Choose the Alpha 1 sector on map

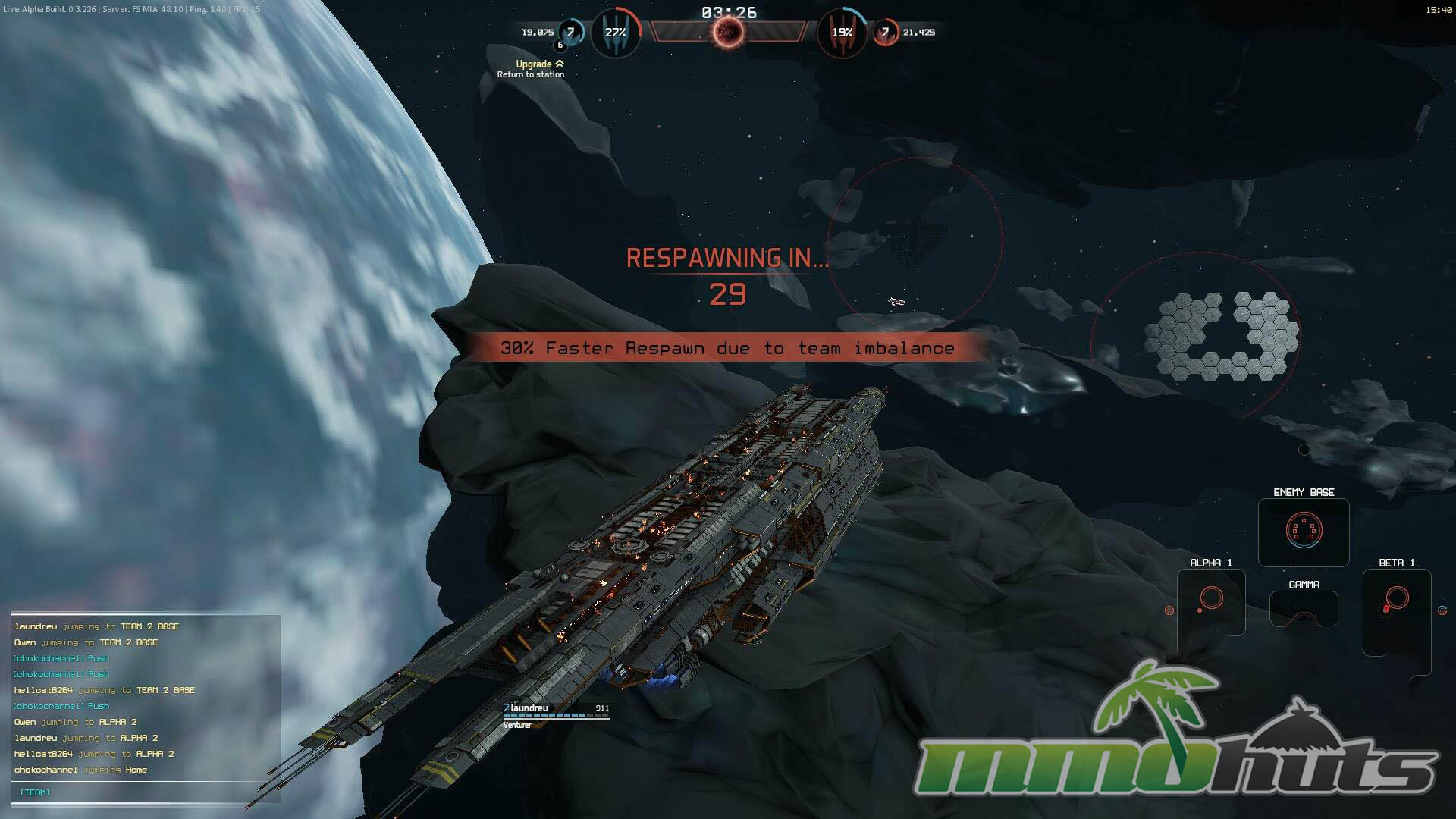click(1211, 601)
